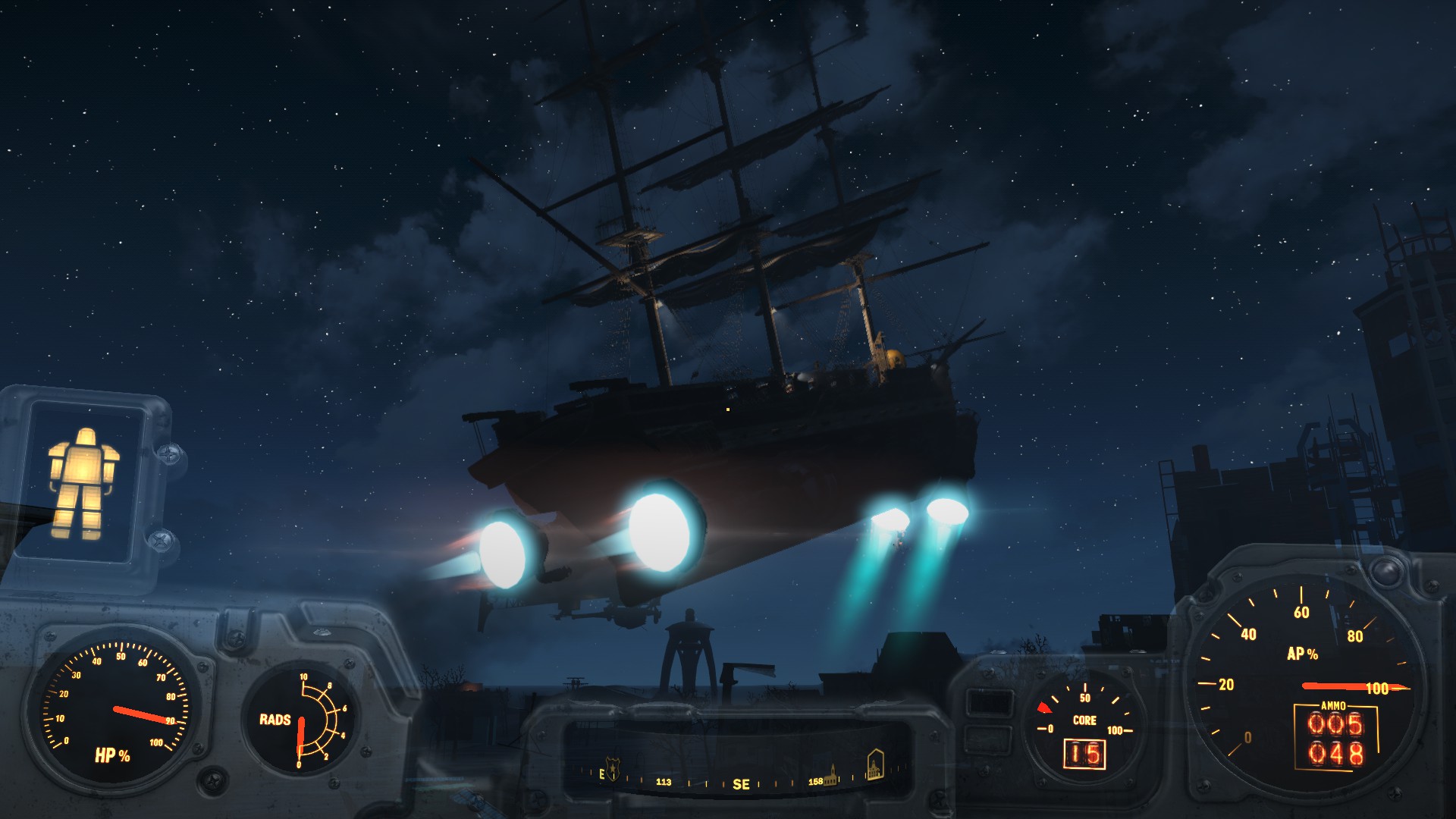The width and height of the screenshot is (1456, 819).
Task: Click the SE heading on the compass
Action: [741, 785]
